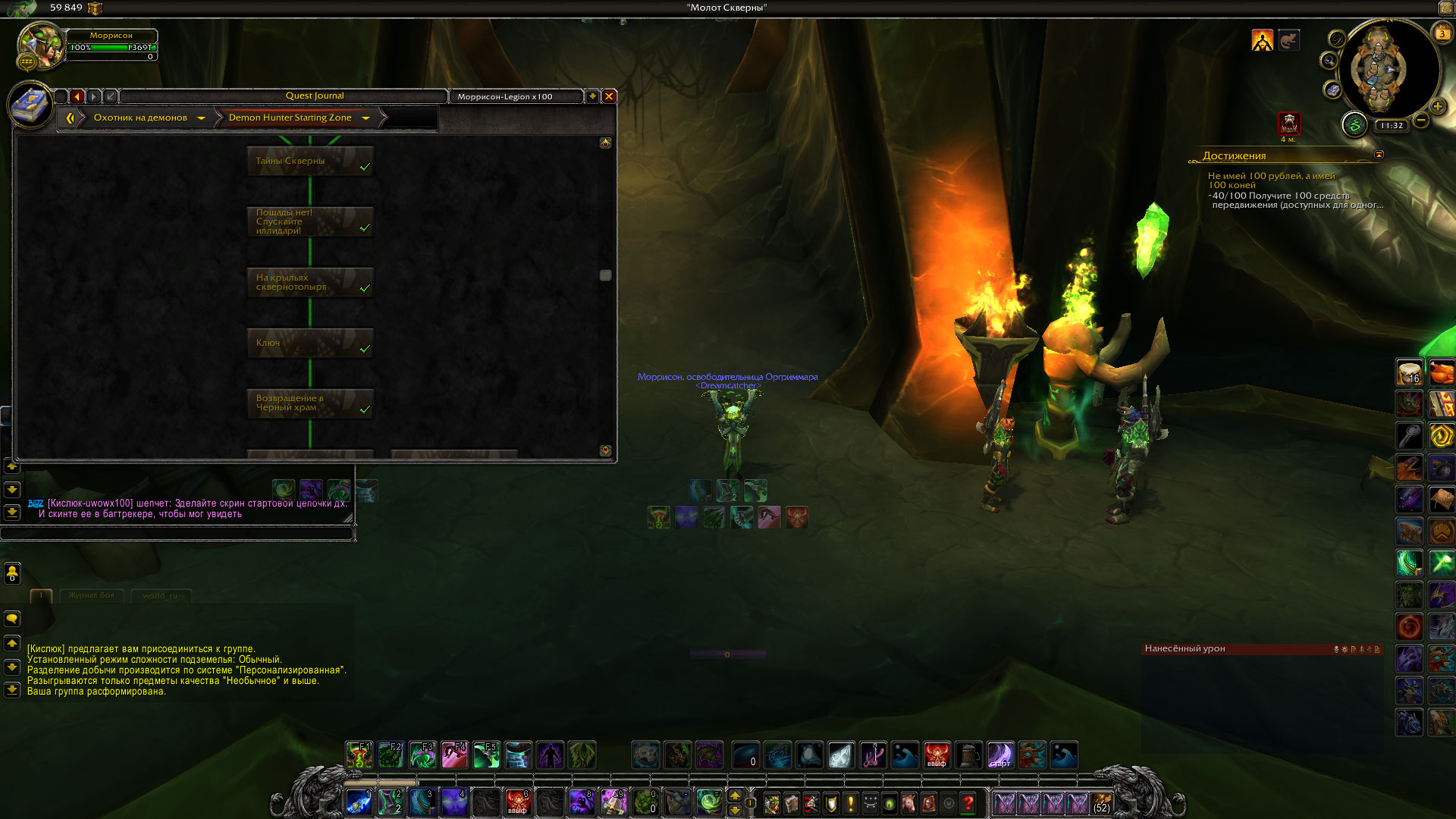
Task: Zoom out the minimap with minus button
Action: [1421, 120]
